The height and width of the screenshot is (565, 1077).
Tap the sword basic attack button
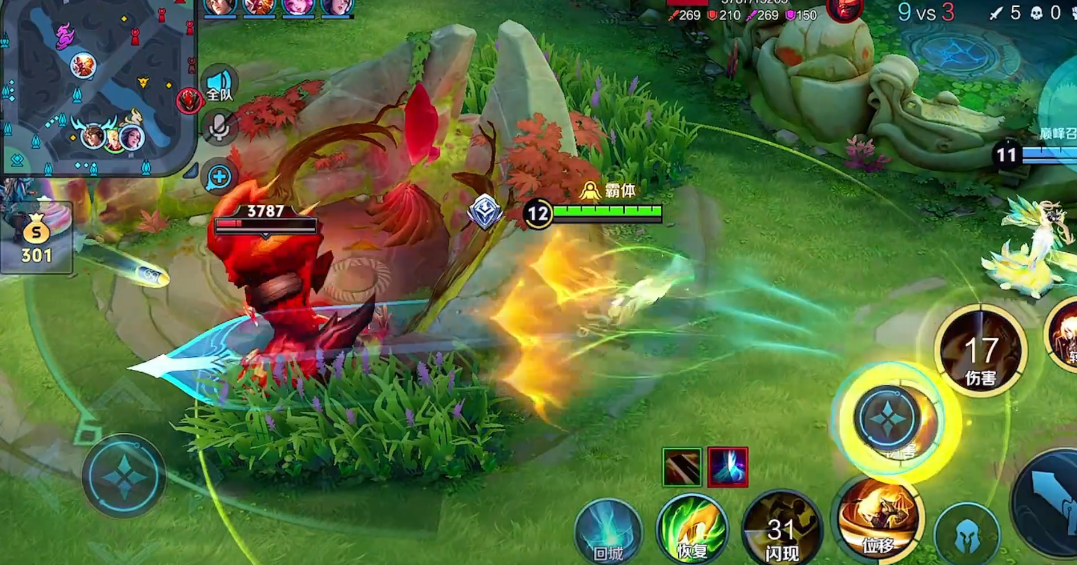(x=1050, y=500)
